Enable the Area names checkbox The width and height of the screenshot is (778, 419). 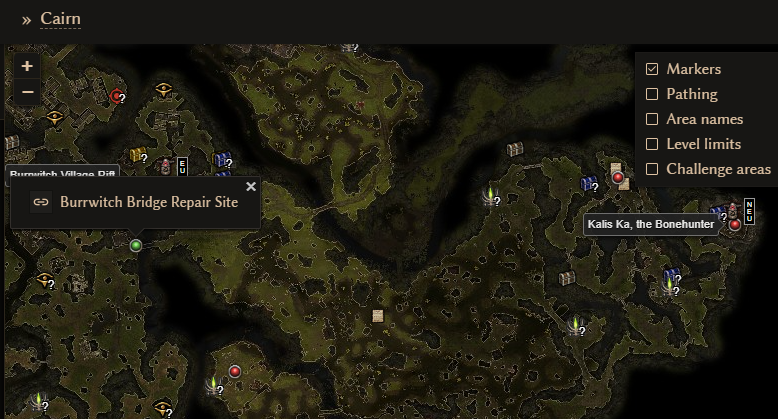(x=652, y=119)
